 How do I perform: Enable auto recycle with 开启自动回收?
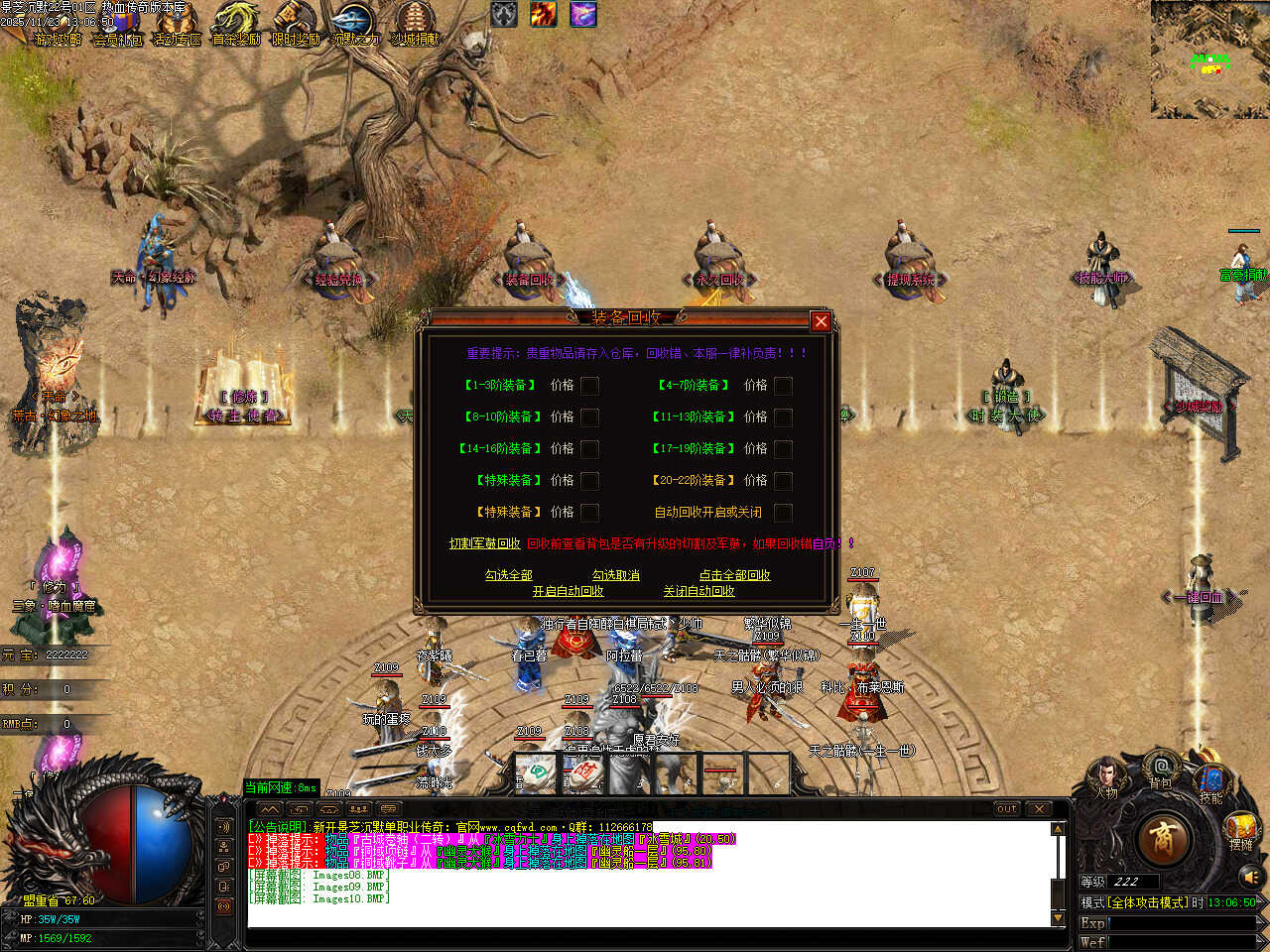pyautogui.click(x=568, y=591)
